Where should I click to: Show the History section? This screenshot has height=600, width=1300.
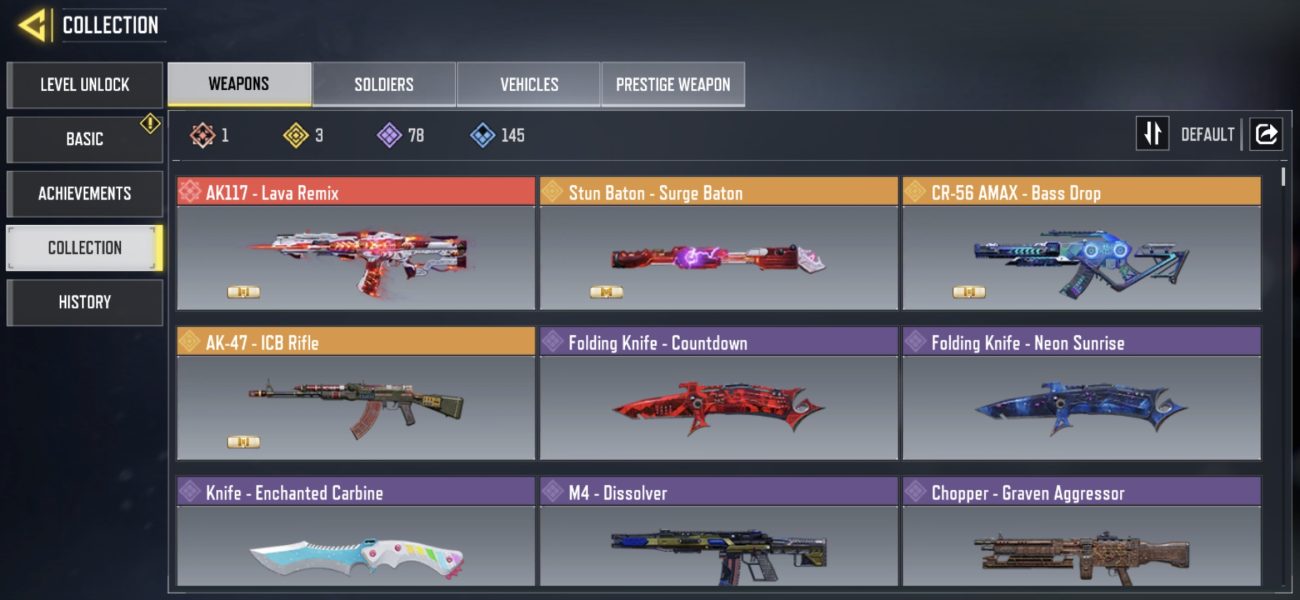pyautogui.click(x=84, y=302)
